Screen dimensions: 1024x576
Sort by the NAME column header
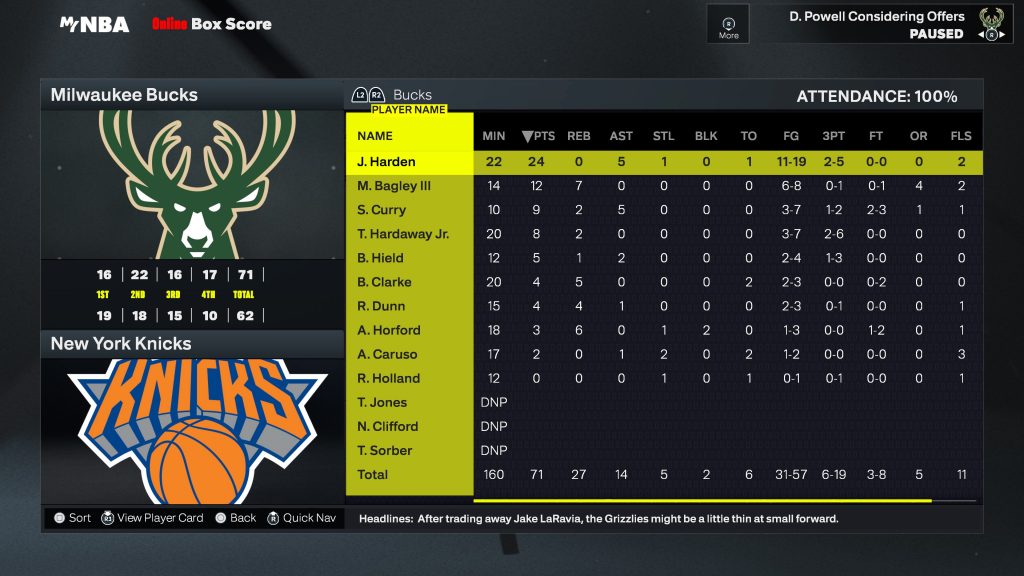coord(375,136)
